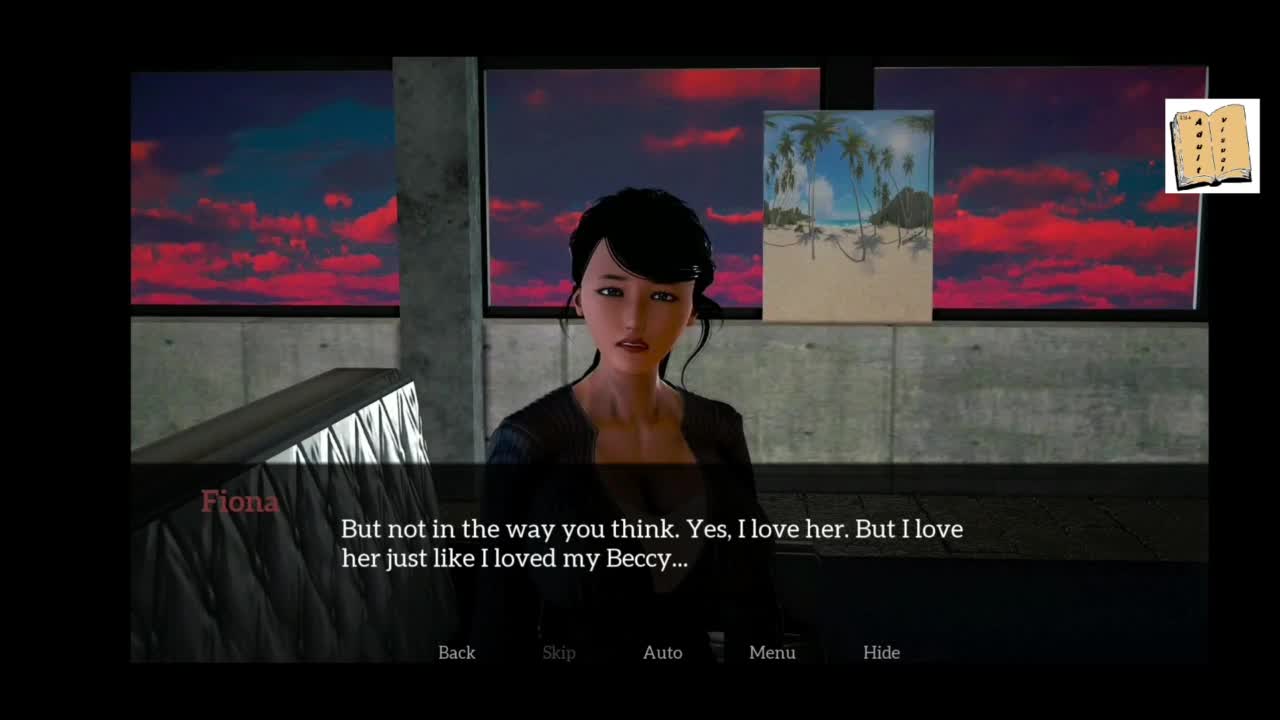Image resolution: width=1280 pixels, height=720 pixels.
Task: Open the game Menu
Action: coord(772,652)
